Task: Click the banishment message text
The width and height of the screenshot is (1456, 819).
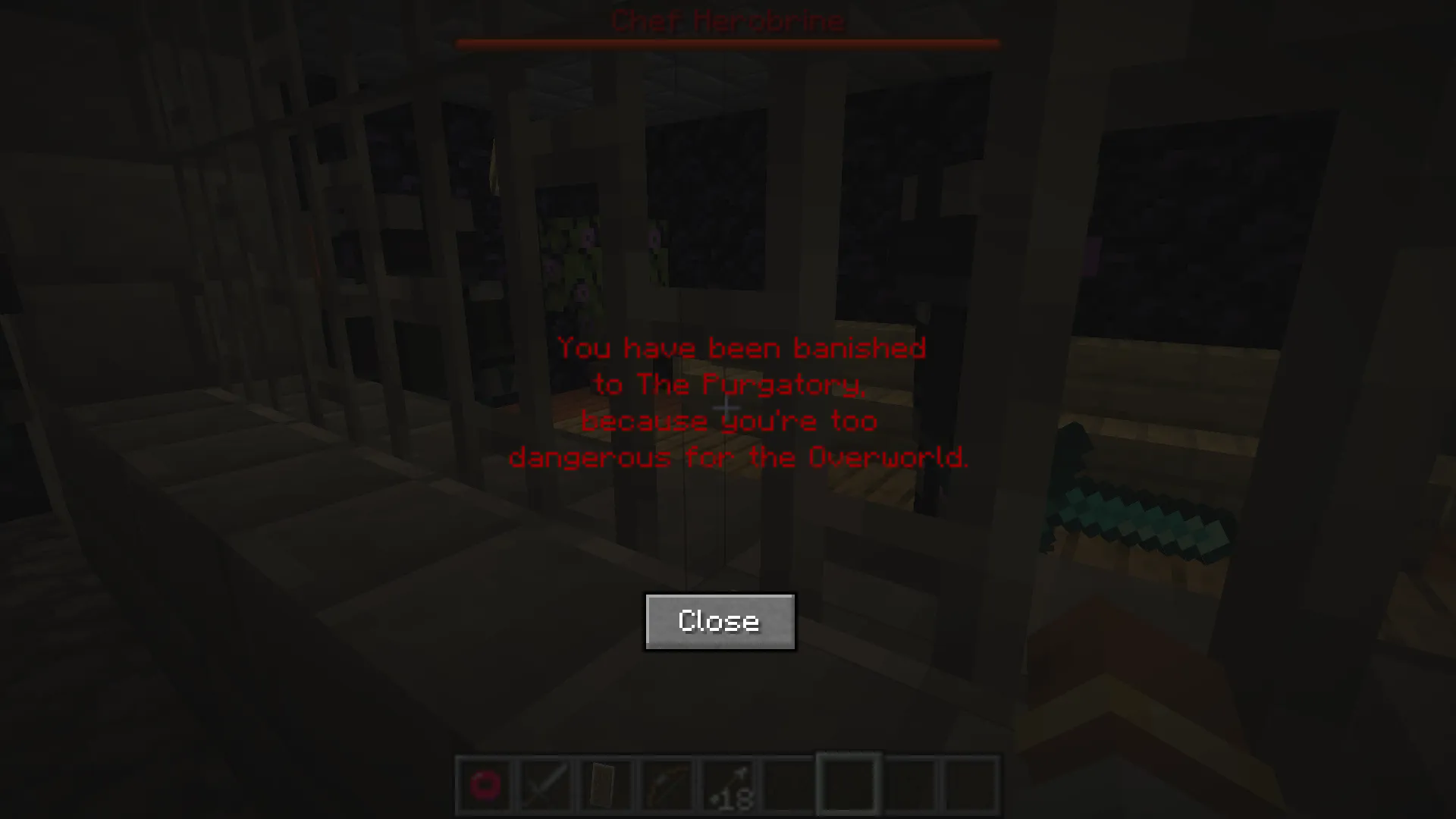Action: point(730,402)
